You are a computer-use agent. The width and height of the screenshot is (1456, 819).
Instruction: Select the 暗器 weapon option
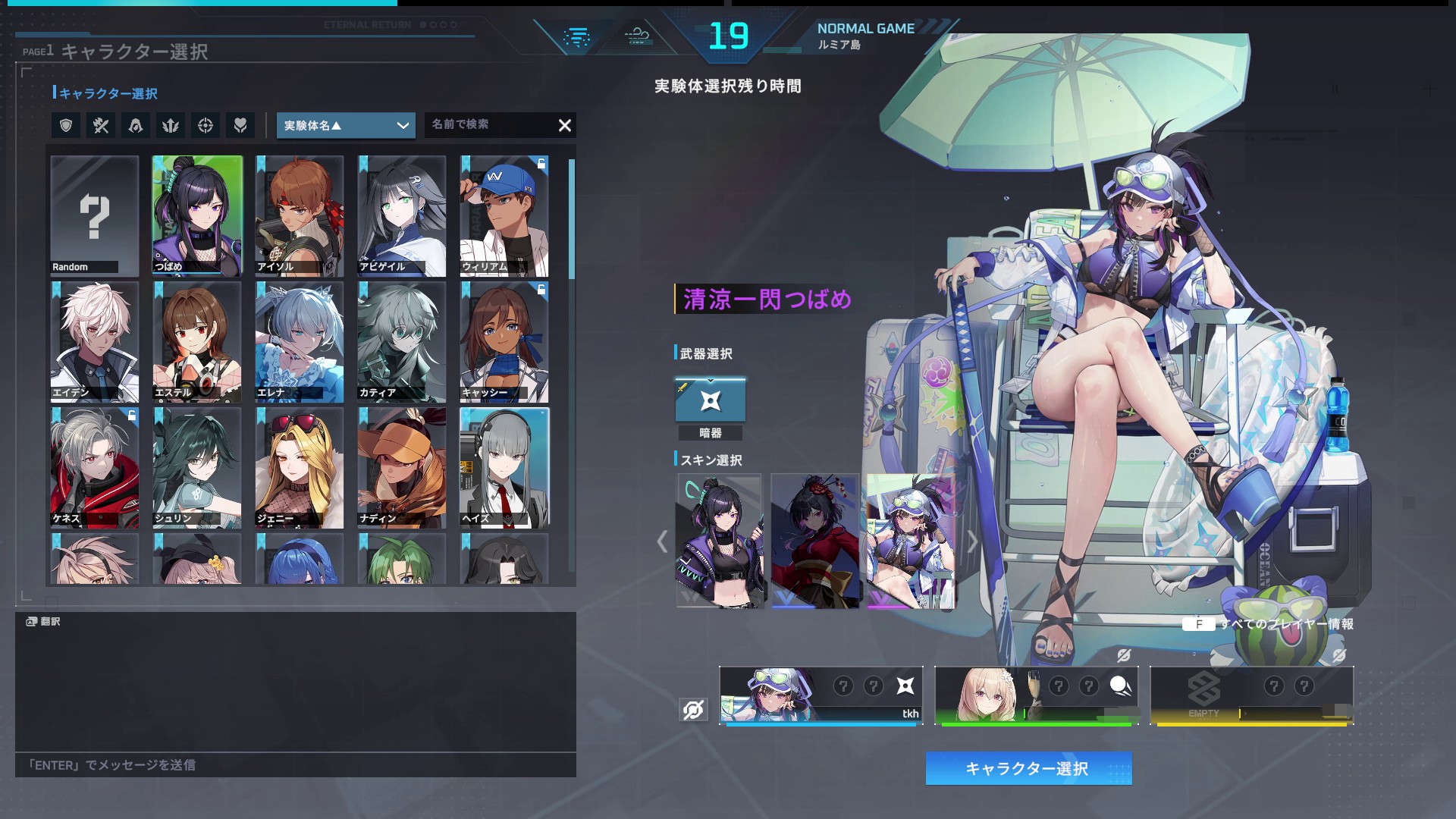click(x=711, y=400)
